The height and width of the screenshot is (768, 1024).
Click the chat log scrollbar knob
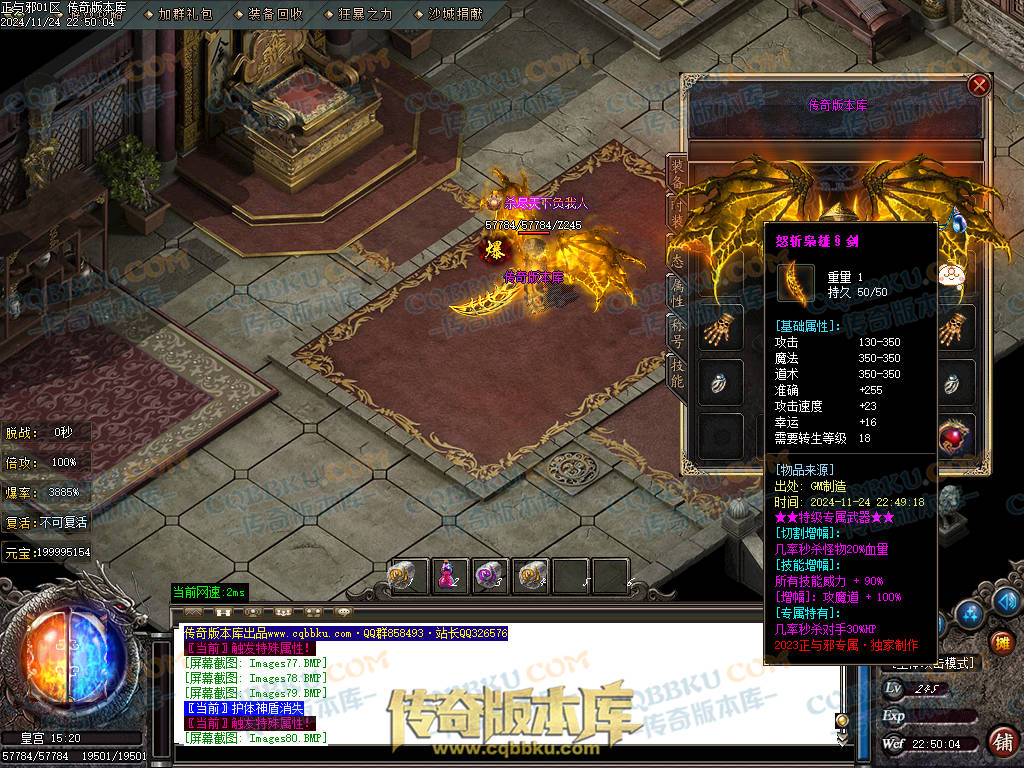point(842,720)
